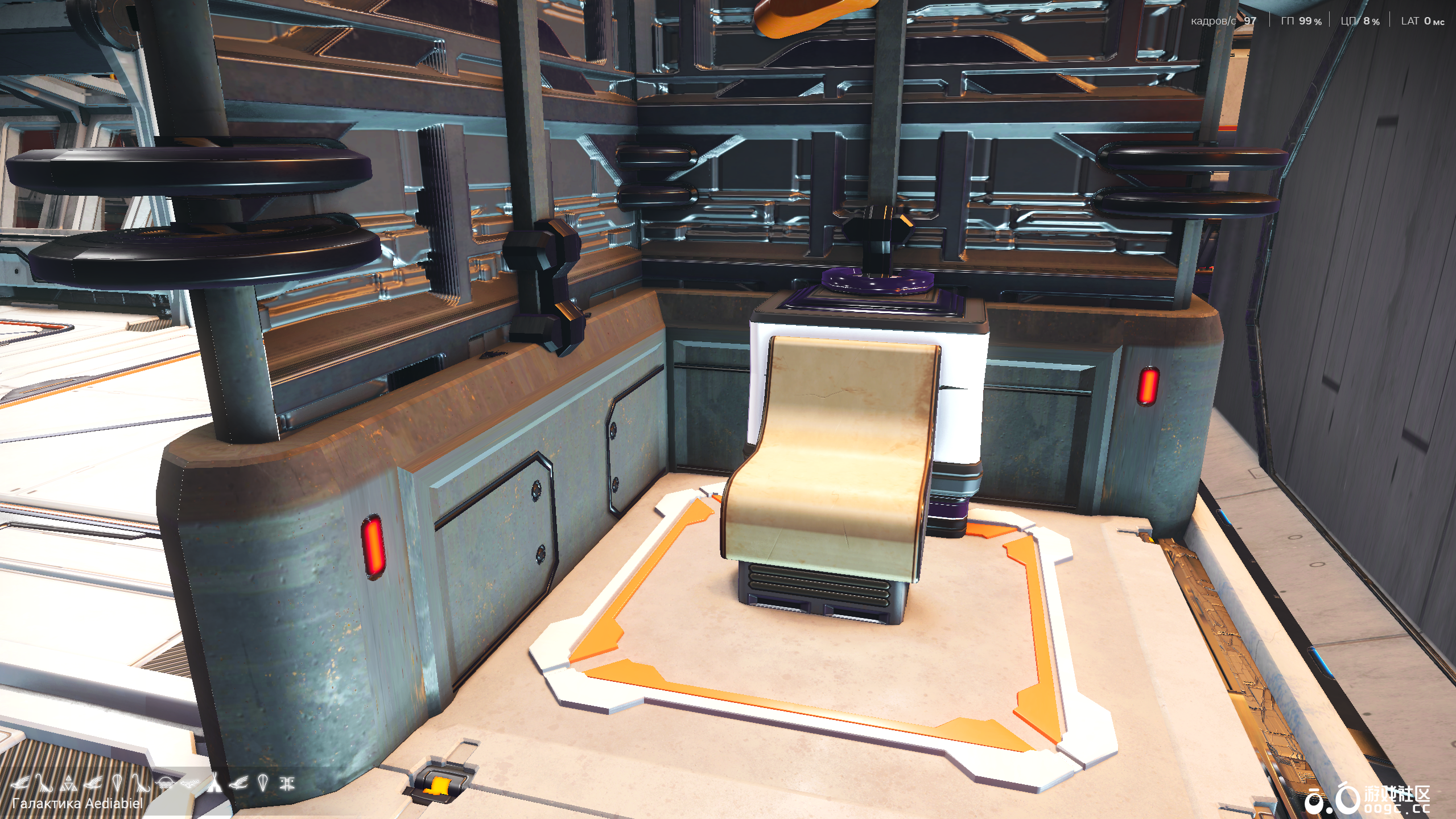Click the ГП 99% GPU usage indicator
This screenshot has height=819, width=1456.
coord(1301,20)
